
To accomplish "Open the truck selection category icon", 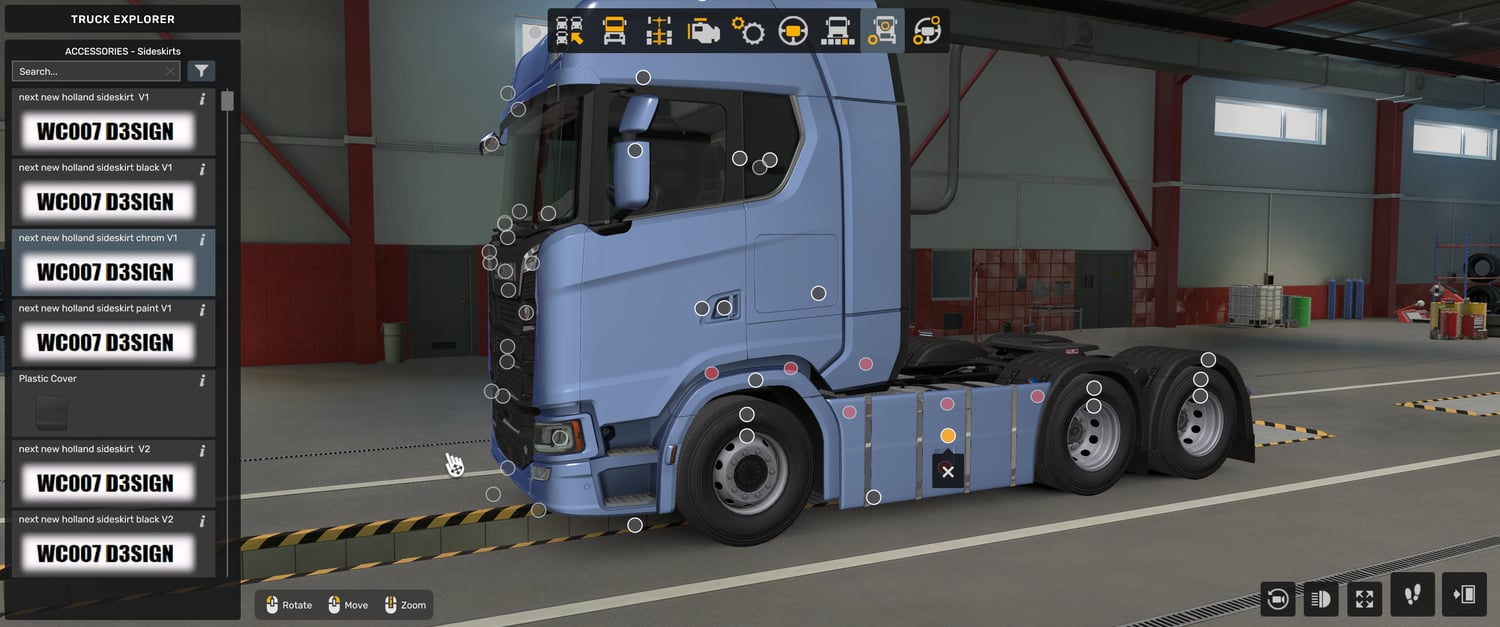I will tap(570, 31).
